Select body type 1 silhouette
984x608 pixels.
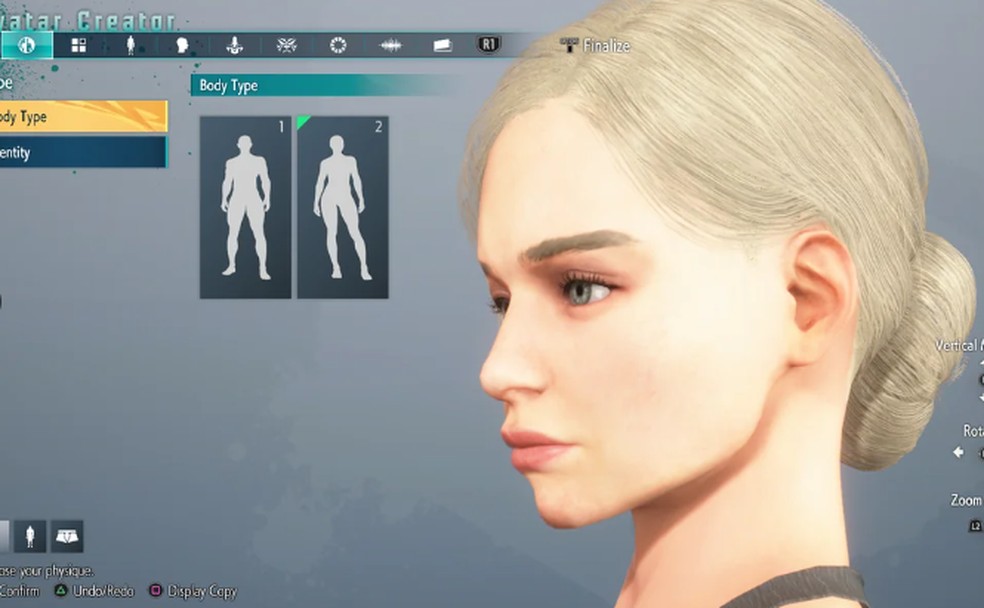[245, 207]
